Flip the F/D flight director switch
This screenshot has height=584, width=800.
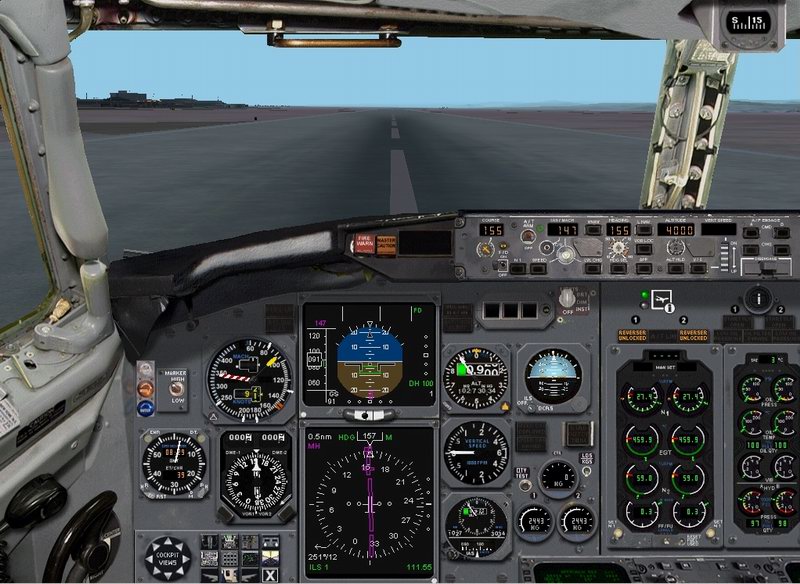tap(500, 264)
